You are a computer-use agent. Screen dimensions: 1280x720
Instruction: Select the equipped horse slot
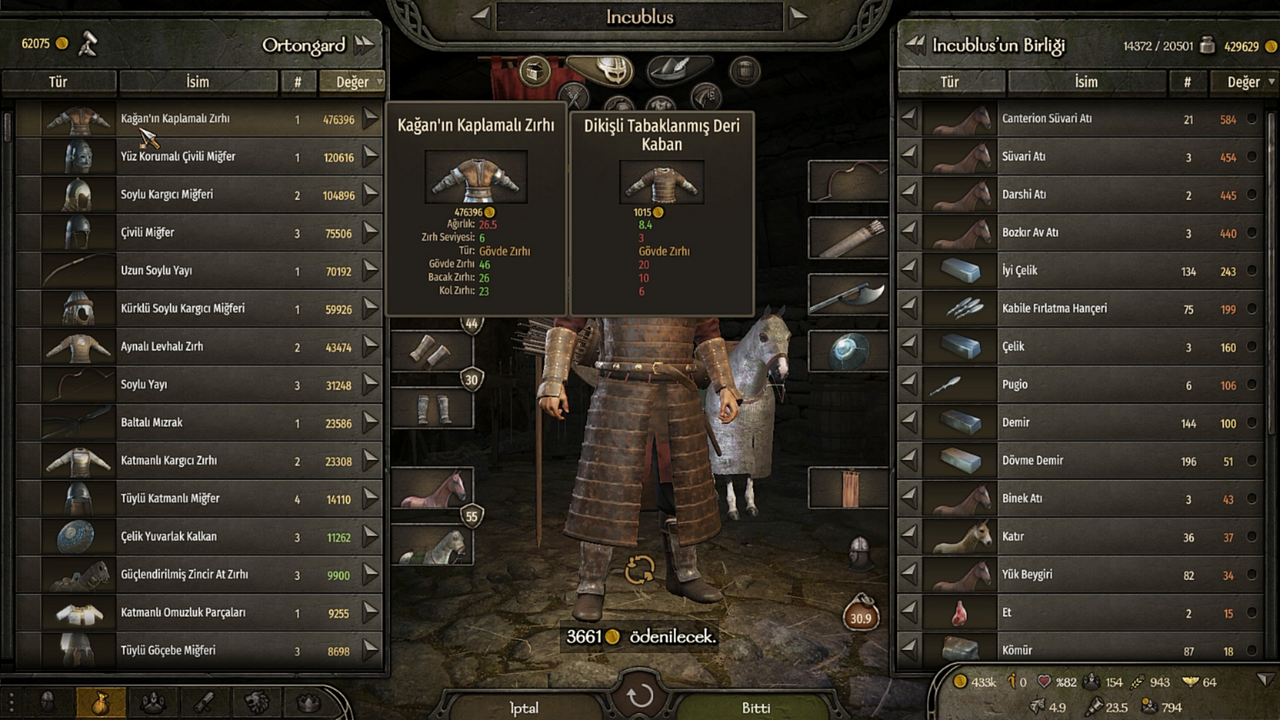coord(432,490)
